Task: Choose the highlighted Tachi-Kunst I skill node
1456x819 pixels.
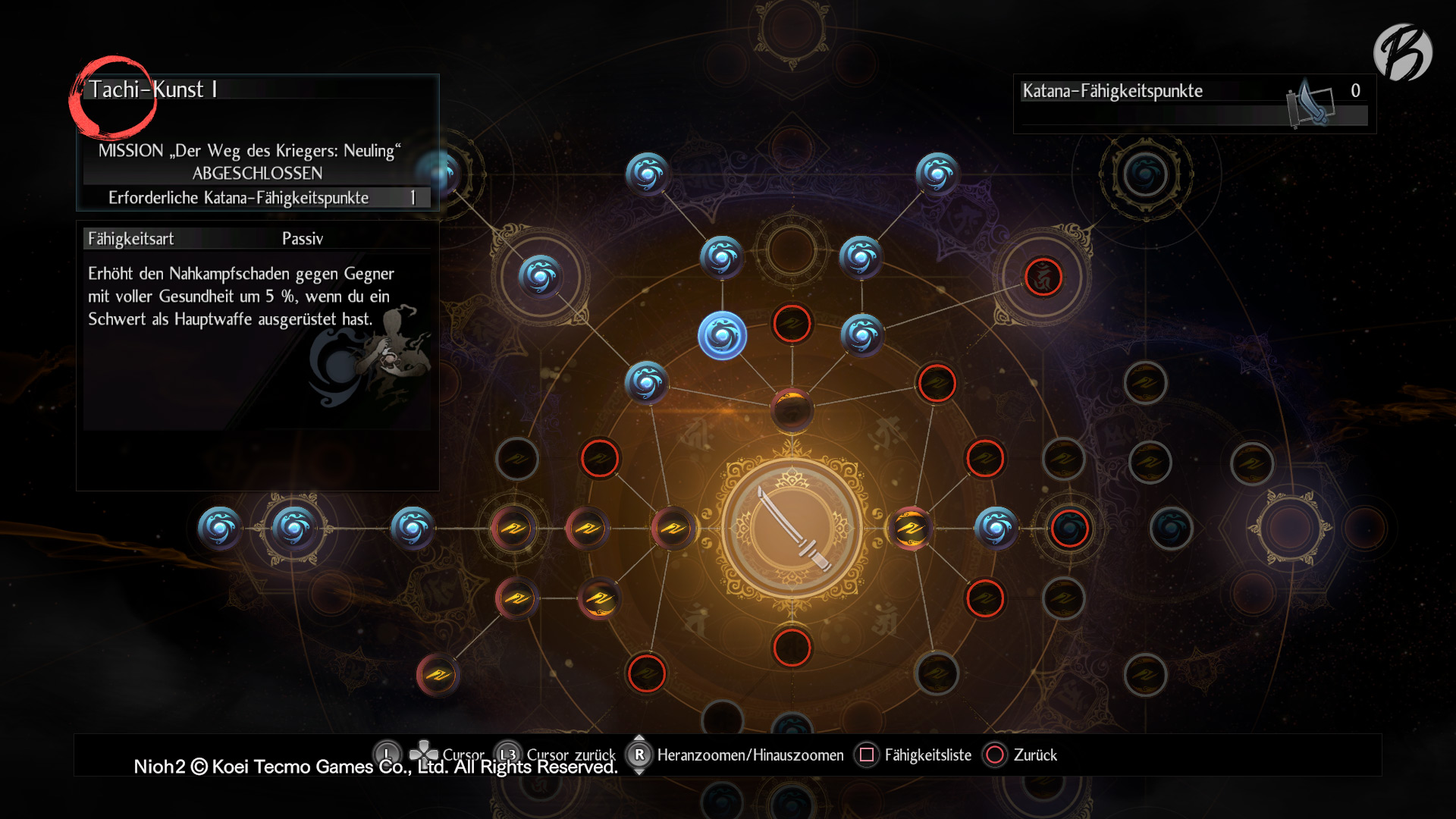Action: [722, 335]
